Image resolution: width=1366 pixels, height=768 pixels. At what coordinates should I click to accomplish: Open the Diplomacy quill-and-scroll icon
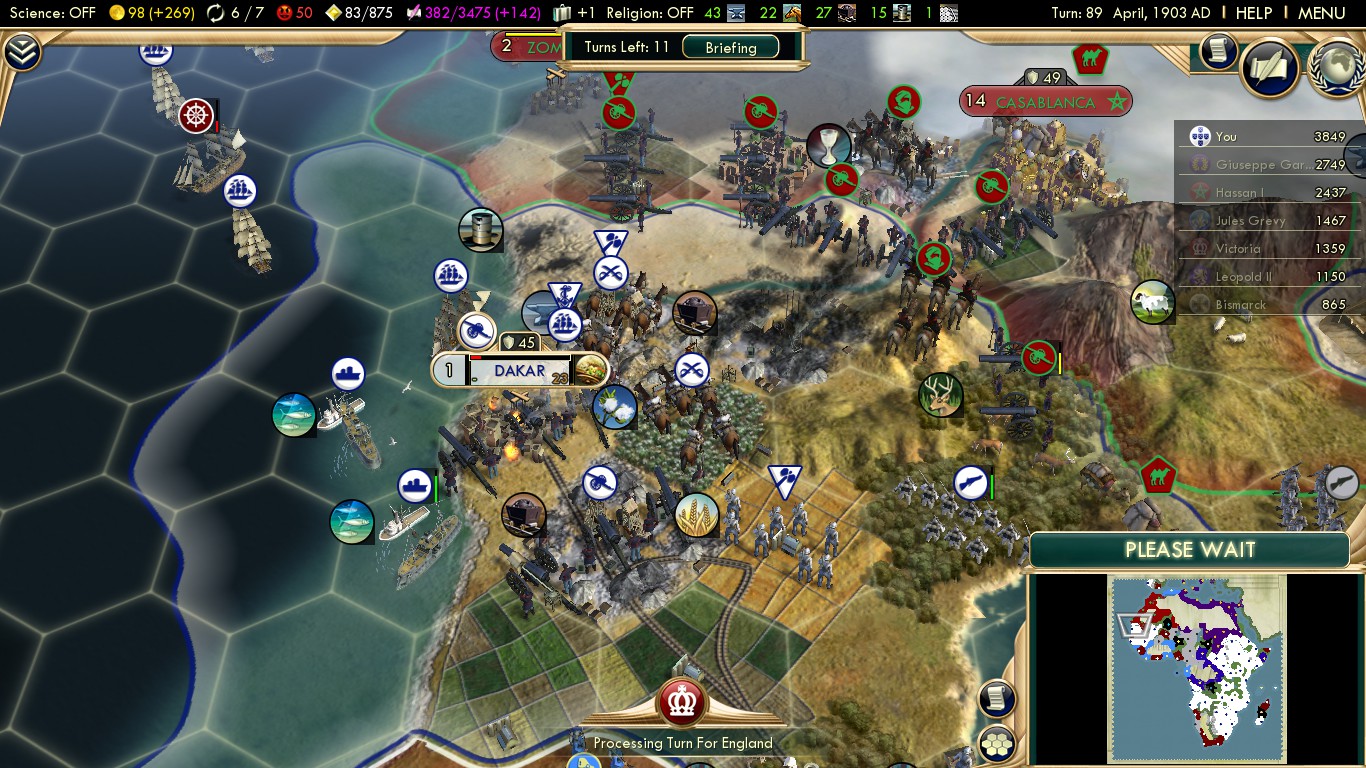[1269, 68]
